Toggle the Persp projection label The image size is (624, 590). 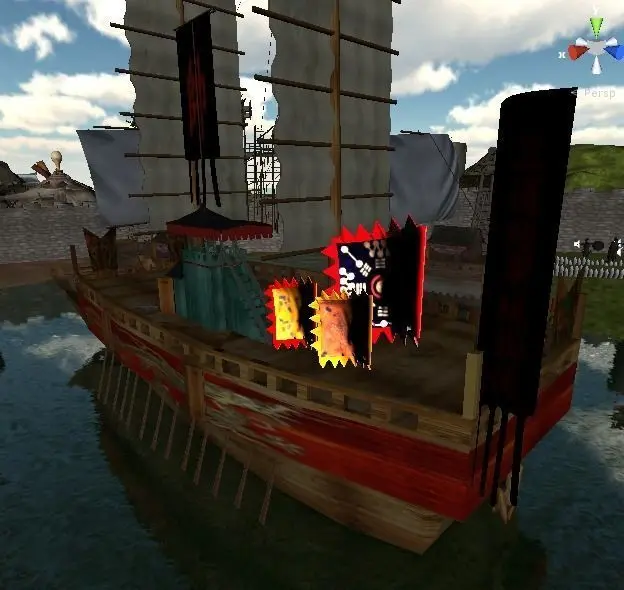[599, 92]
